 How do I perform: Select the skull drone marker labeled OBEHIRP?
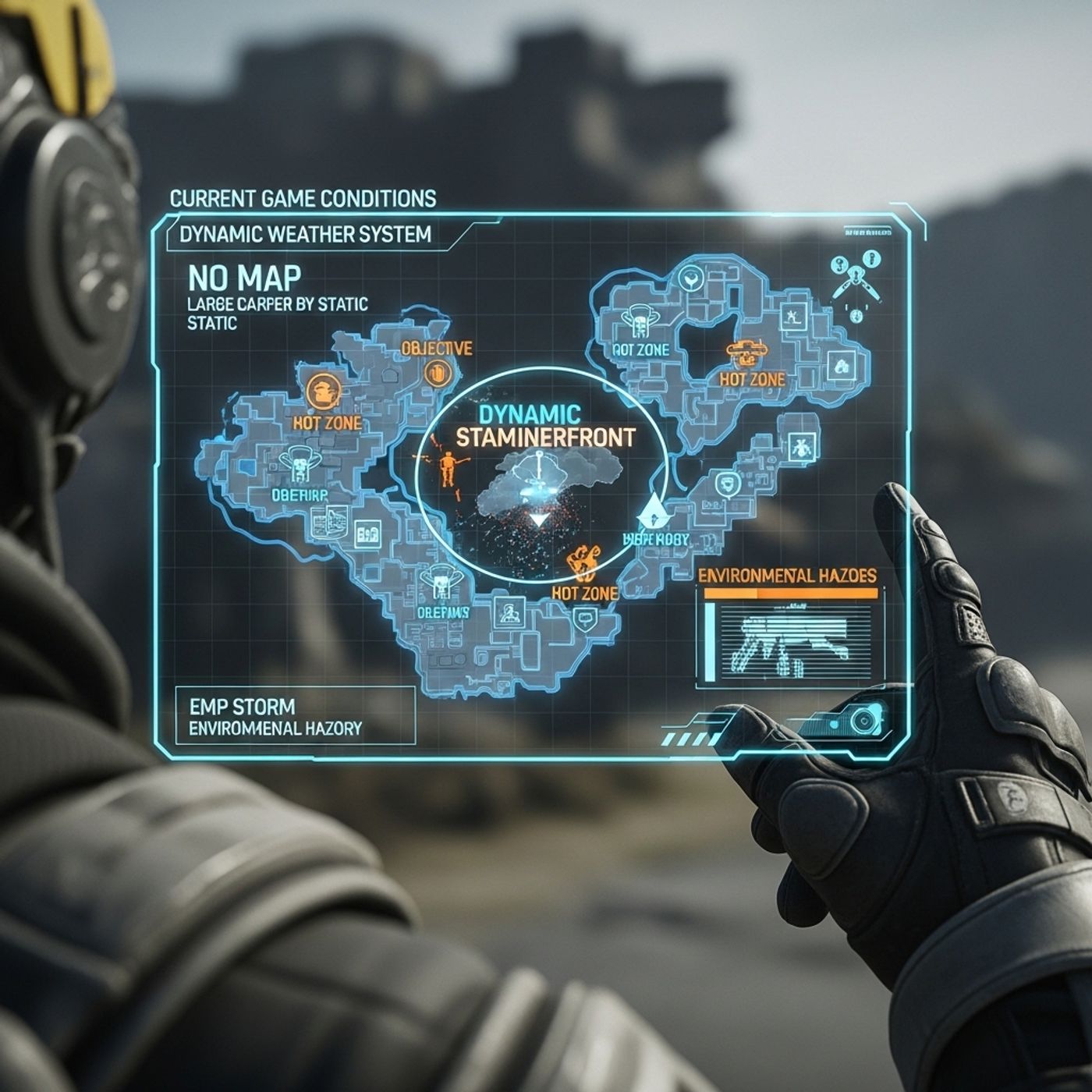tap(299, 463)
